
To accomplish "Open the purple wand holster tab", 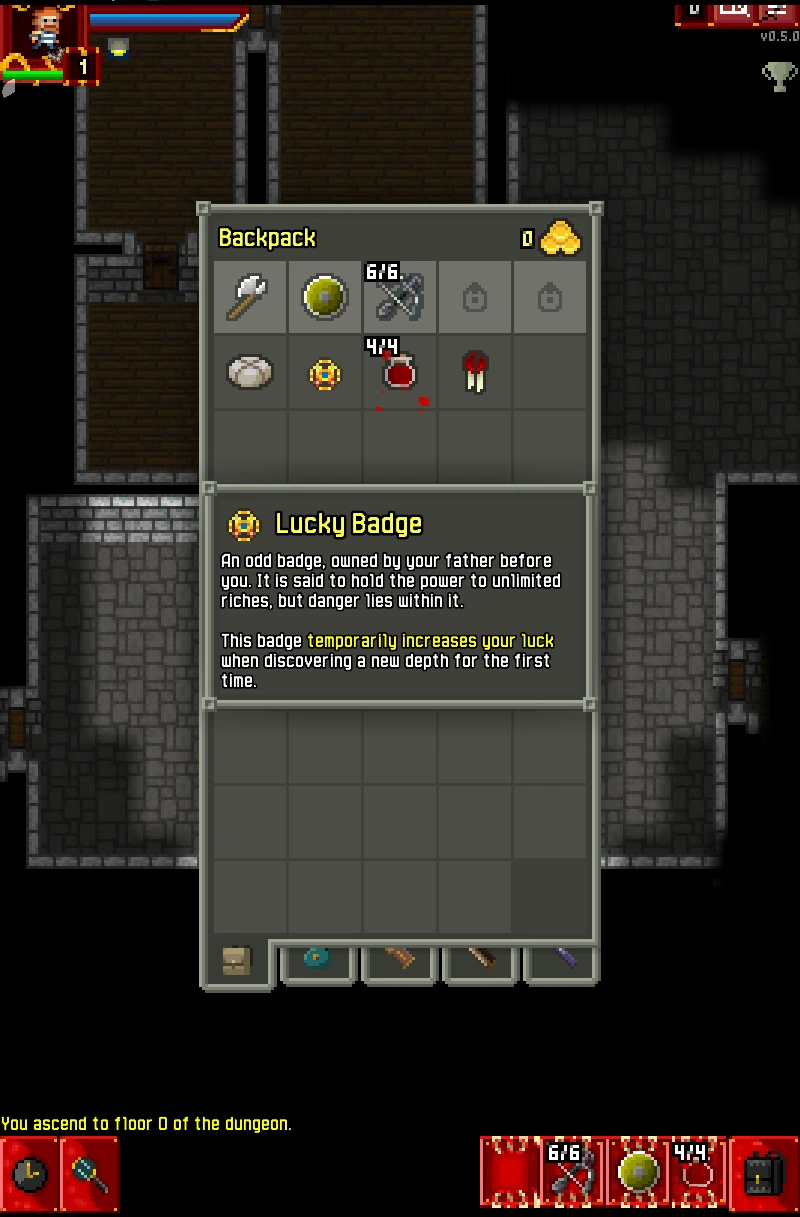I will [x=563, y=960].
